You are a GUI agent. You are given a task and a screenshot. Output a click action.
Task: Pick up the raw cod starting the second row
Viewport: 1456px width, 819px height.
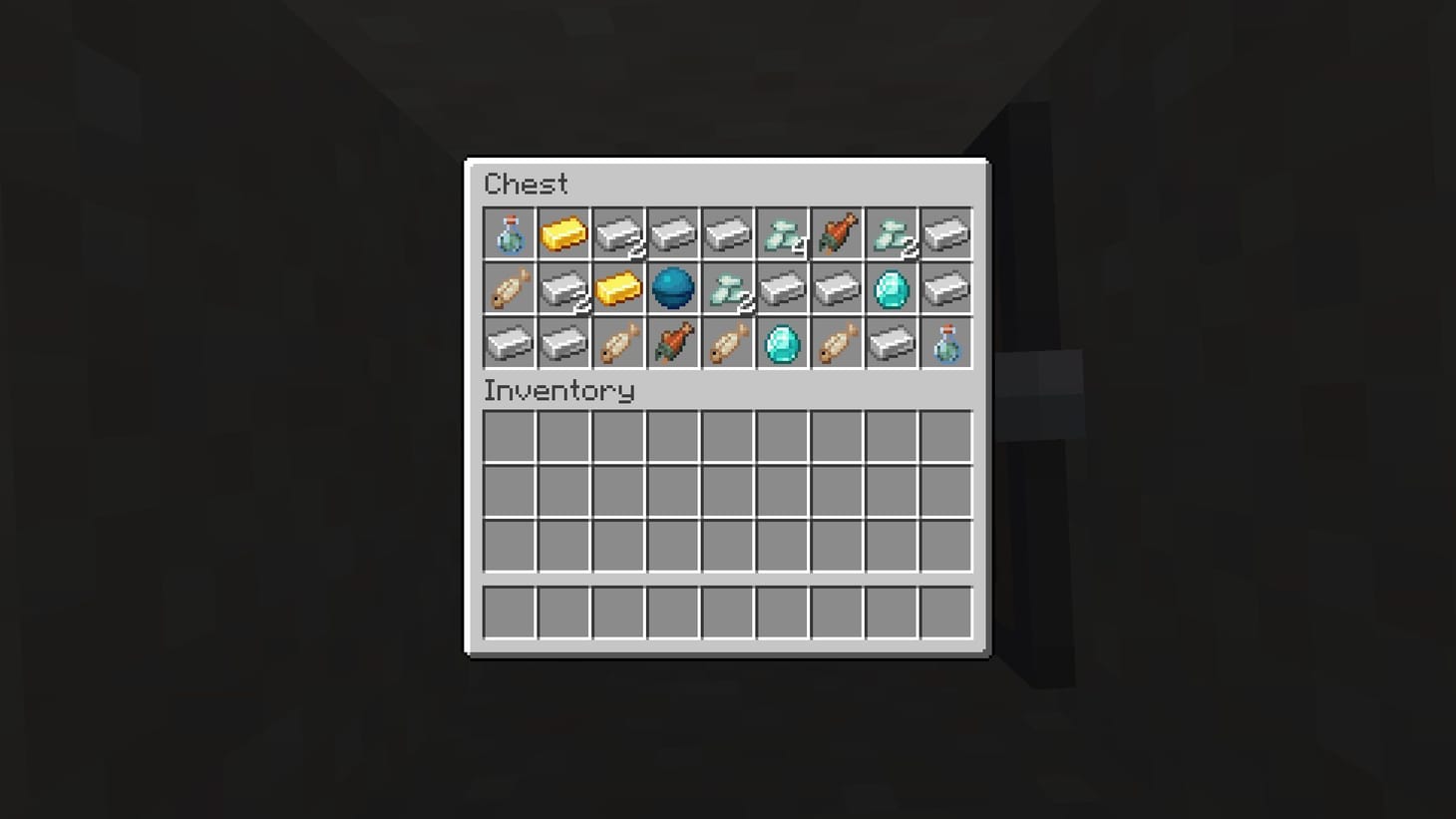pos(509,288)
